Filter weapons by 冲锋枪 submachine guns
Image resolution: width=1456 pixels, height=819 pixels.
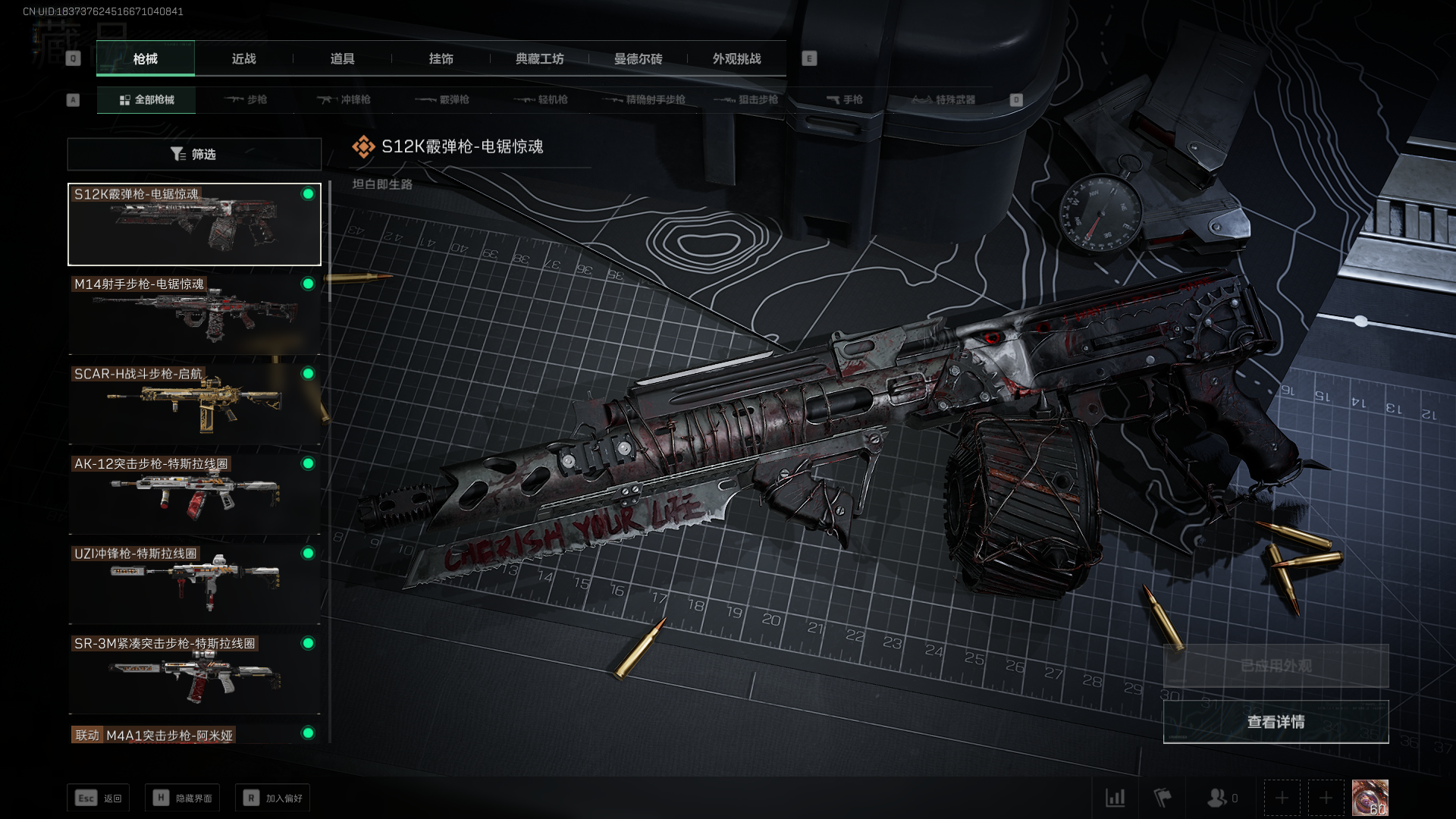[344, 99]
